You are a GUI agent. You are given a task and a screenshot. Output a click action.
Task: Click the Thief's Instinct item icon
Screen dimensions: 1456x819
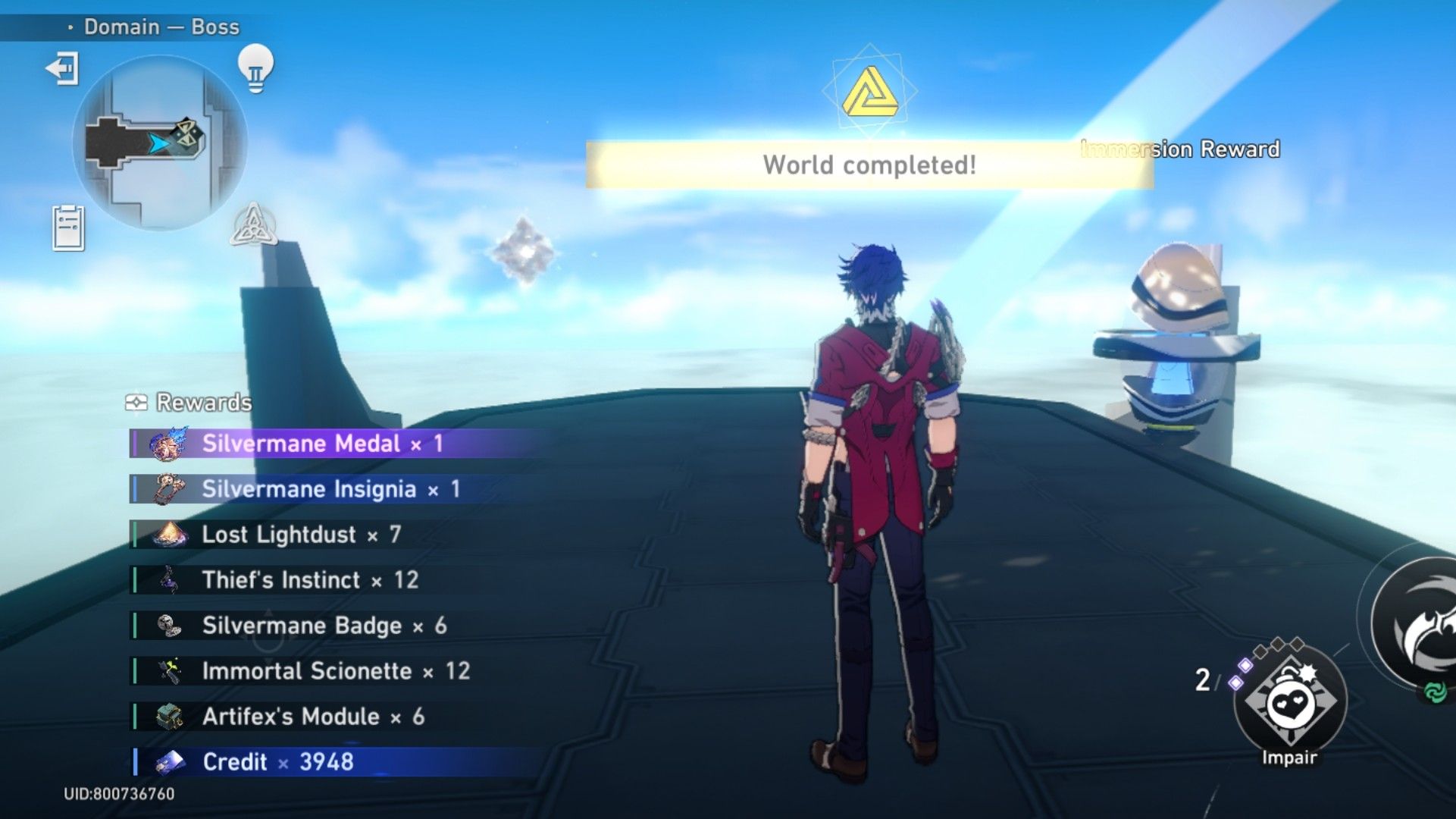coord(171,580)
